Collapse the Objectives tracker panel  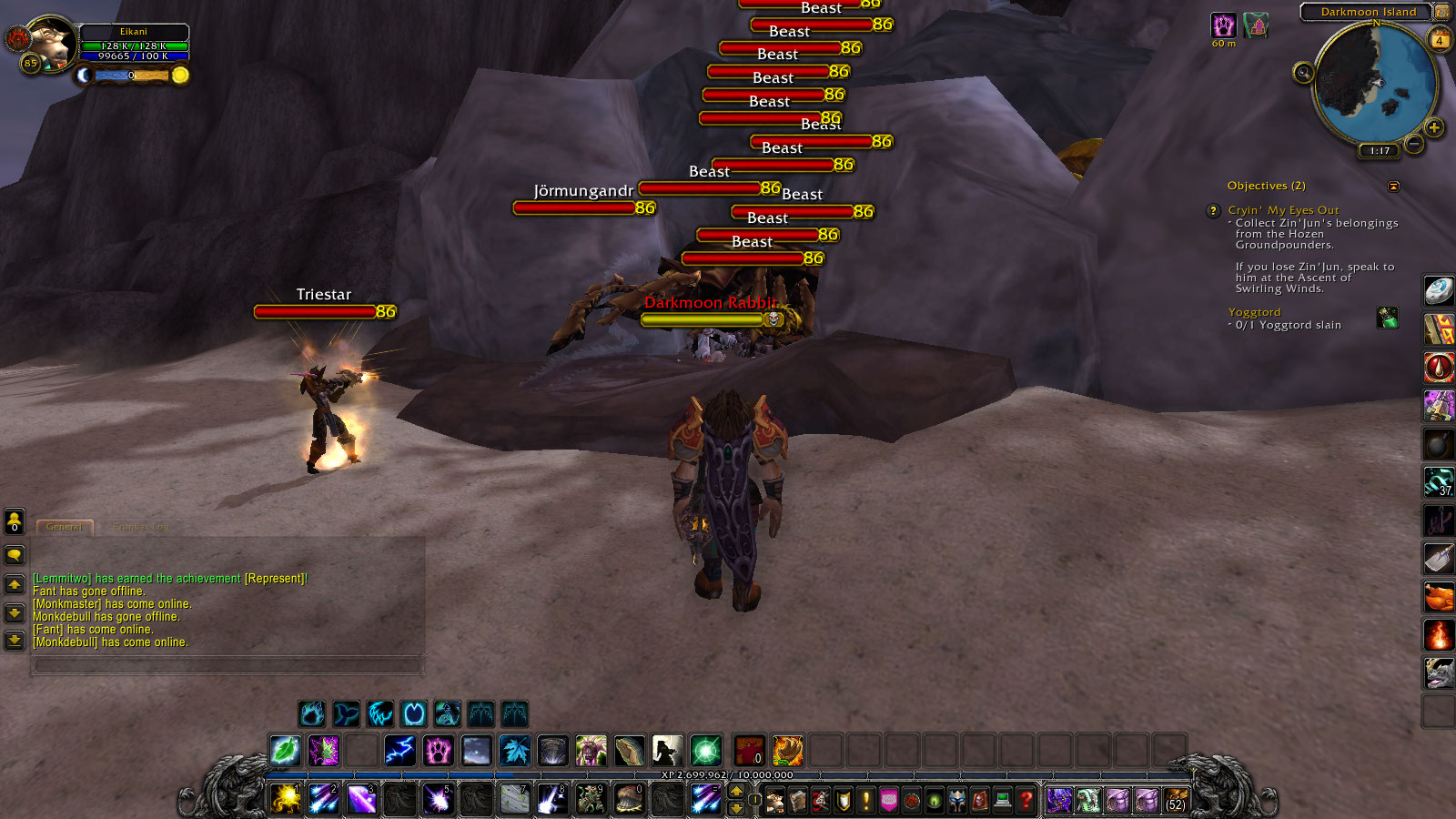coord(1394,185)
